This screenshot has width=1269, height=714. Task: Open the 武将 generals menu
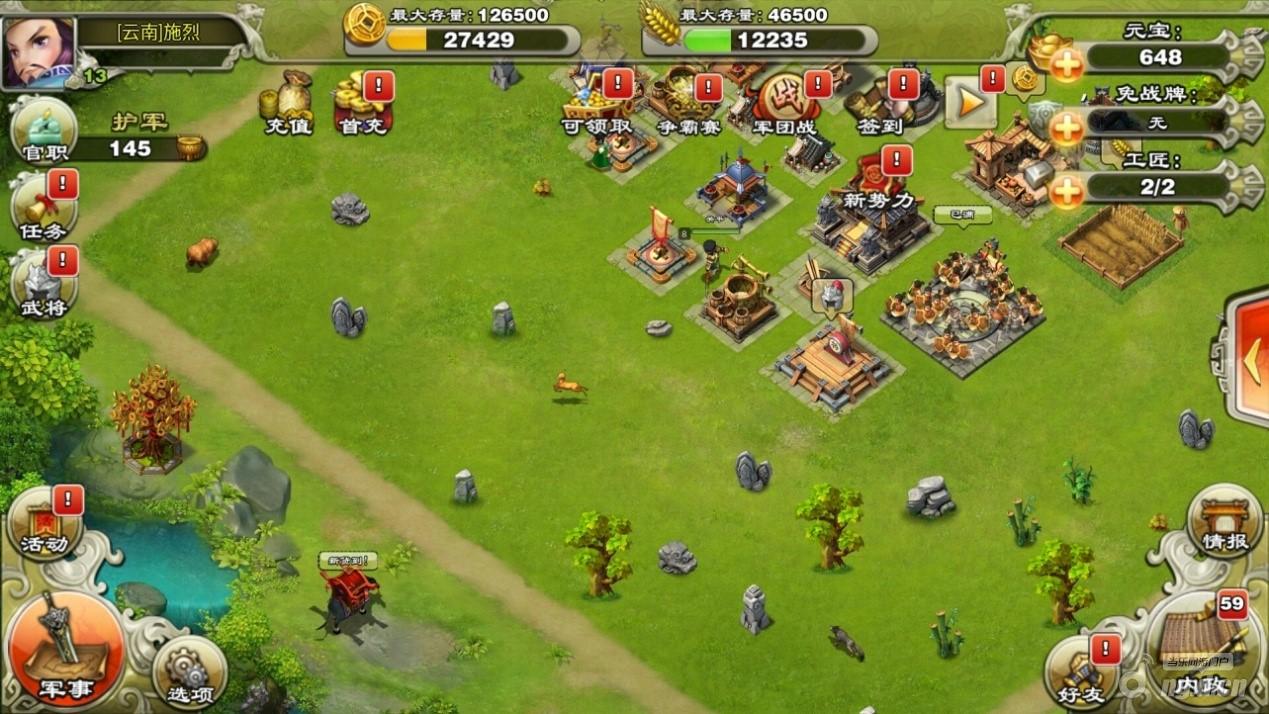click(43, 284)
